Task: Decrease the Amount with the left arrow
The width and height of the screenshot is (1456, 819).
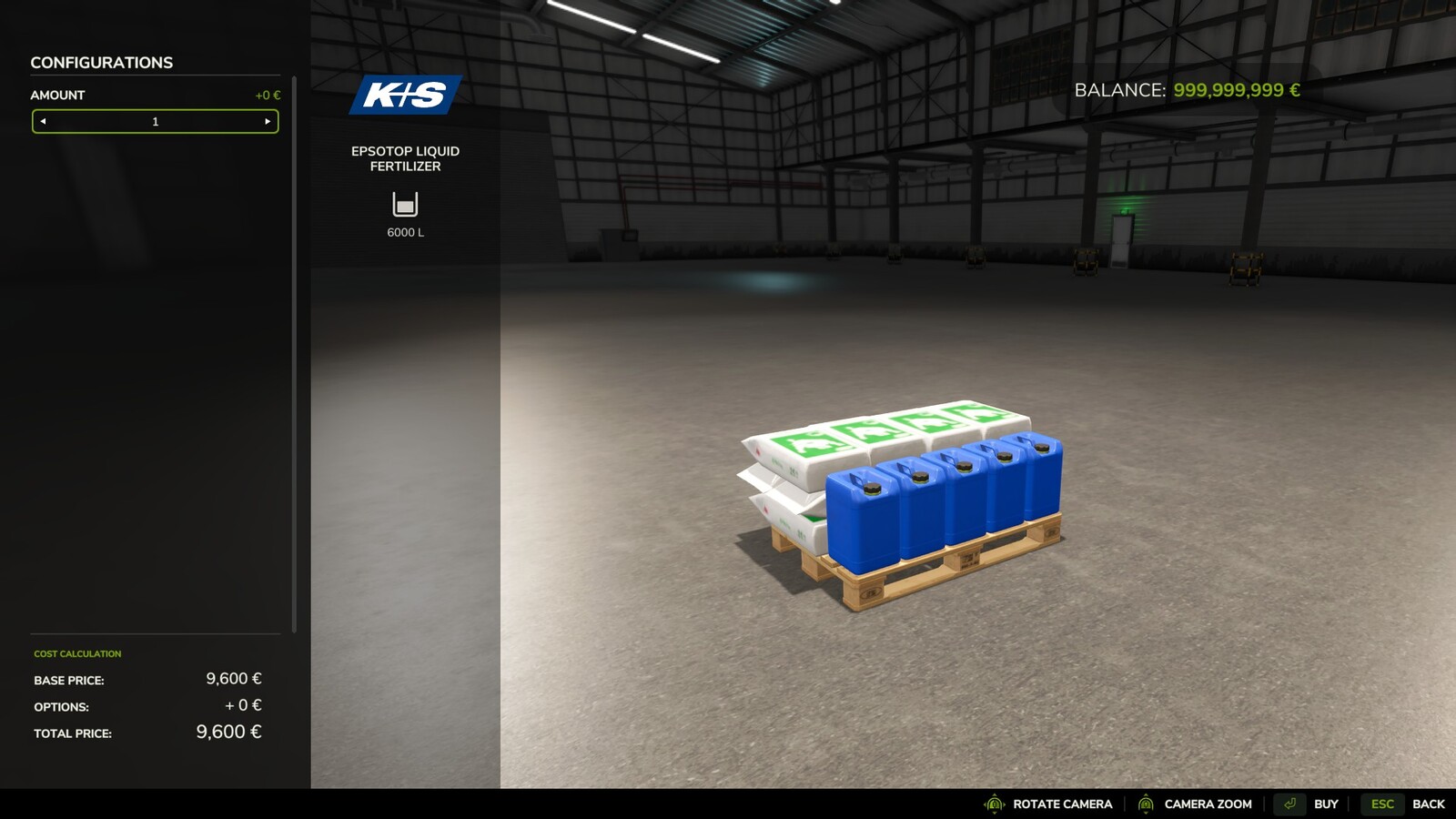Action: pyautogui.click(x=42, y=120)
